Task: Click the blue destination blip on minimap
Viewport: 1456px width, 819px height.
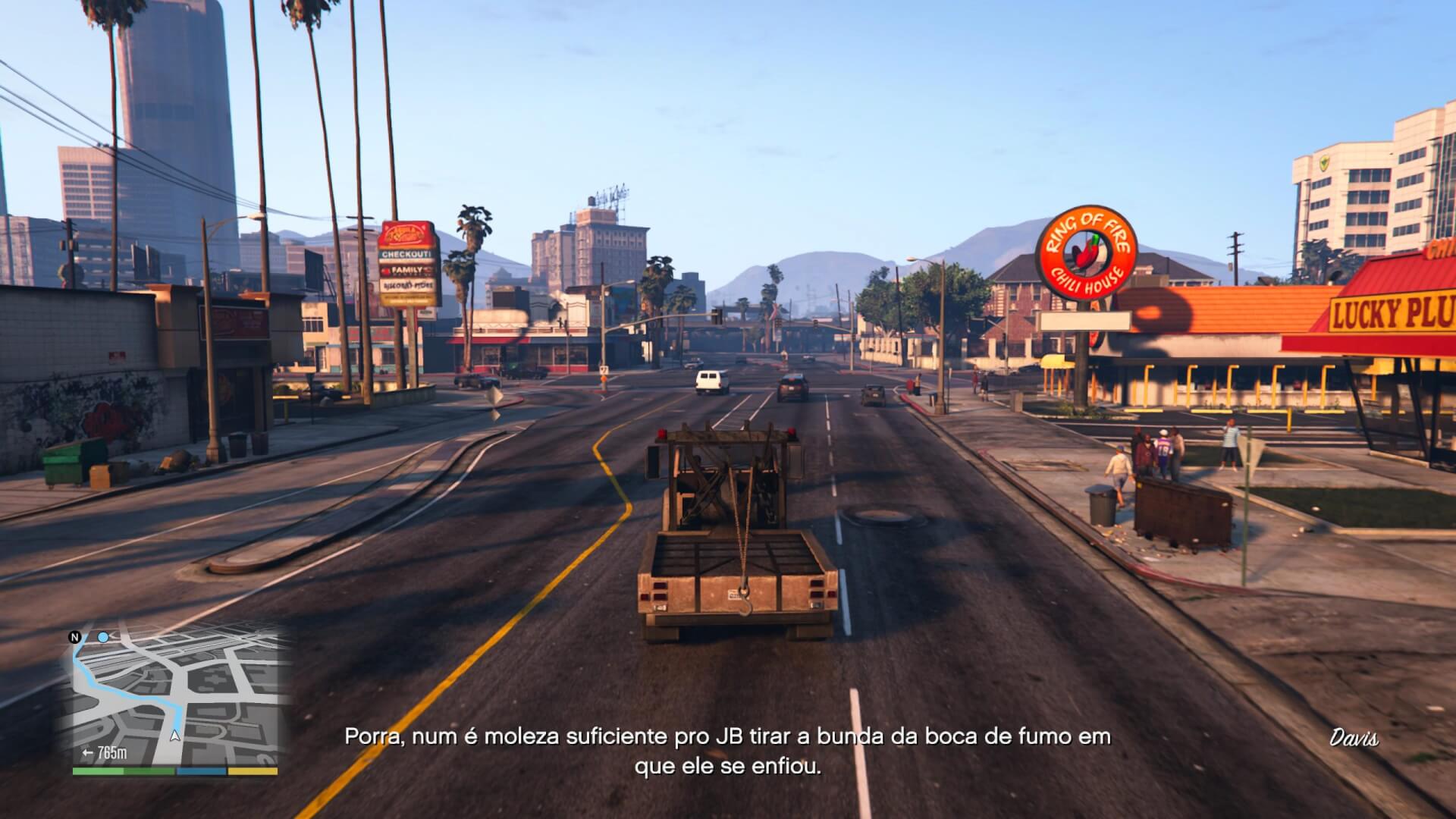Action: tap(103, 637)
